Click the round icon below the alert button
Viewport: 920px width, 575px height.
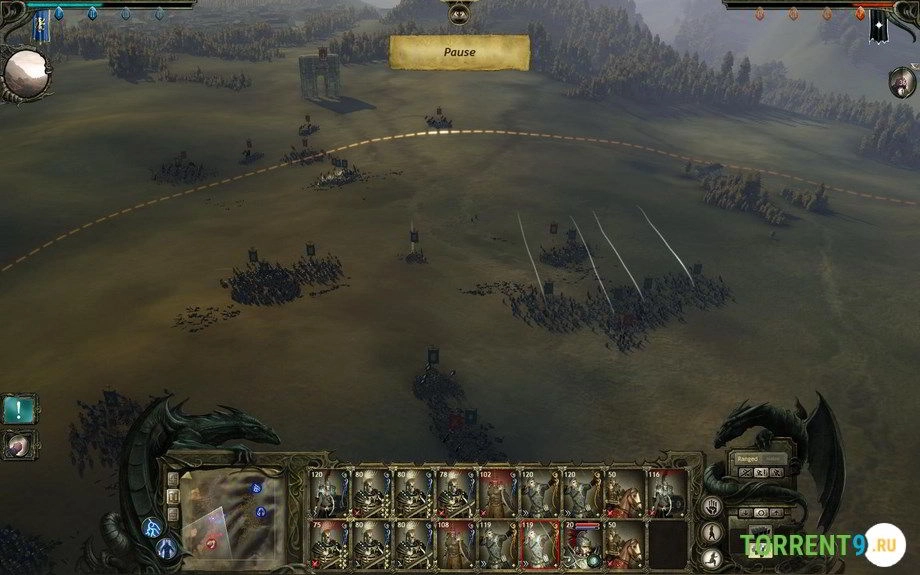19,443
